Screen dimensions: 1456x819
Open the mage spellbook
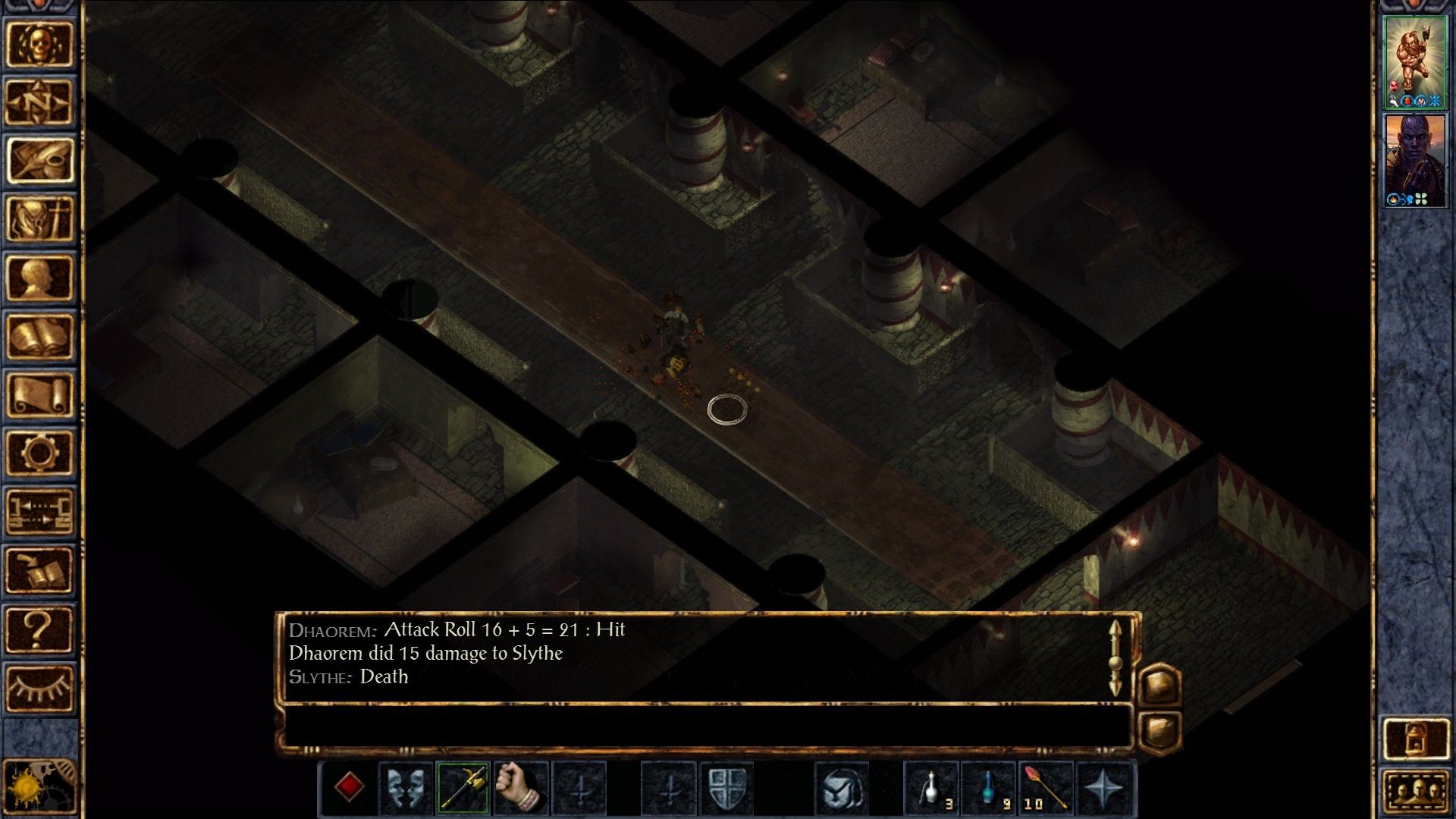coord(39,336)
